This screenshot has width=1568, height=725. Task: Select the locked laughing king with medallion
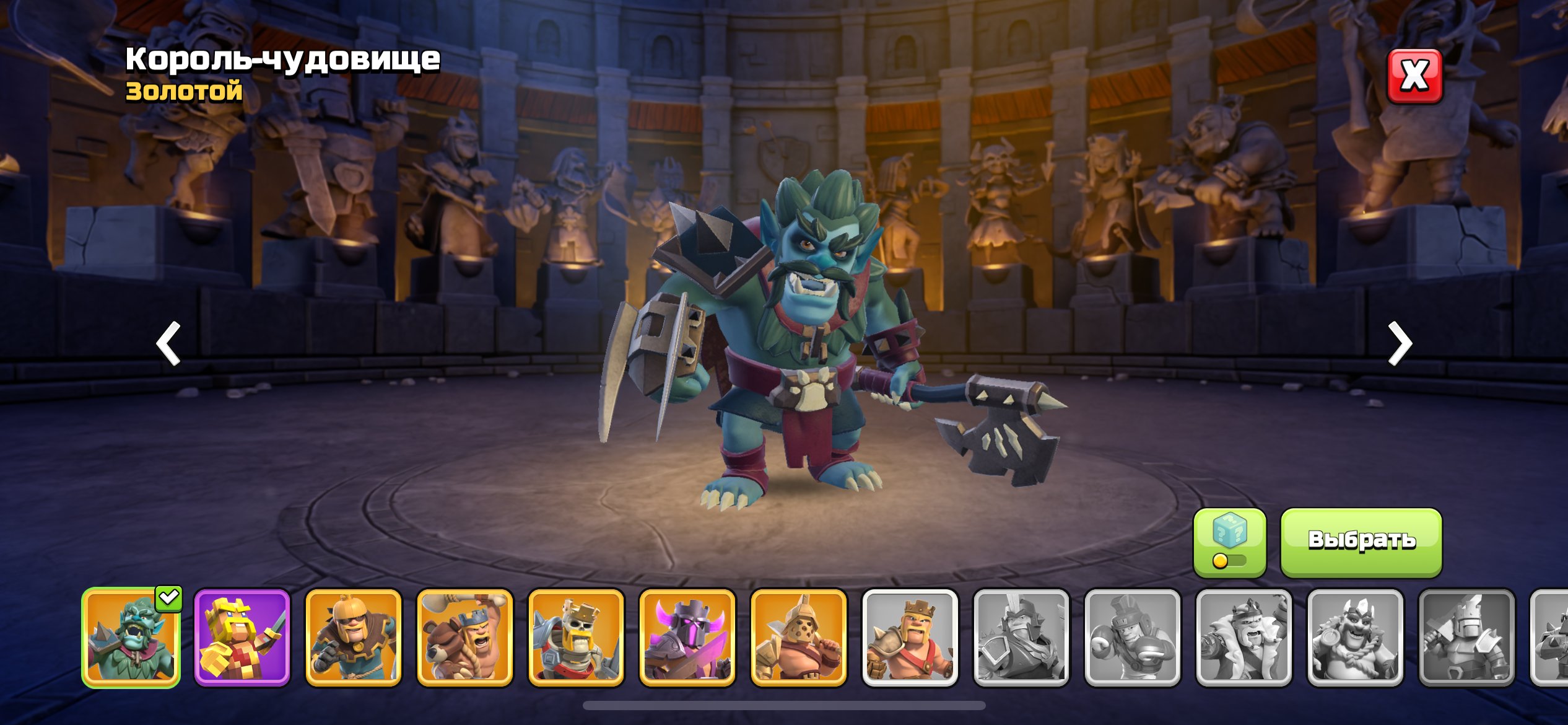[x=1356, y=638]
